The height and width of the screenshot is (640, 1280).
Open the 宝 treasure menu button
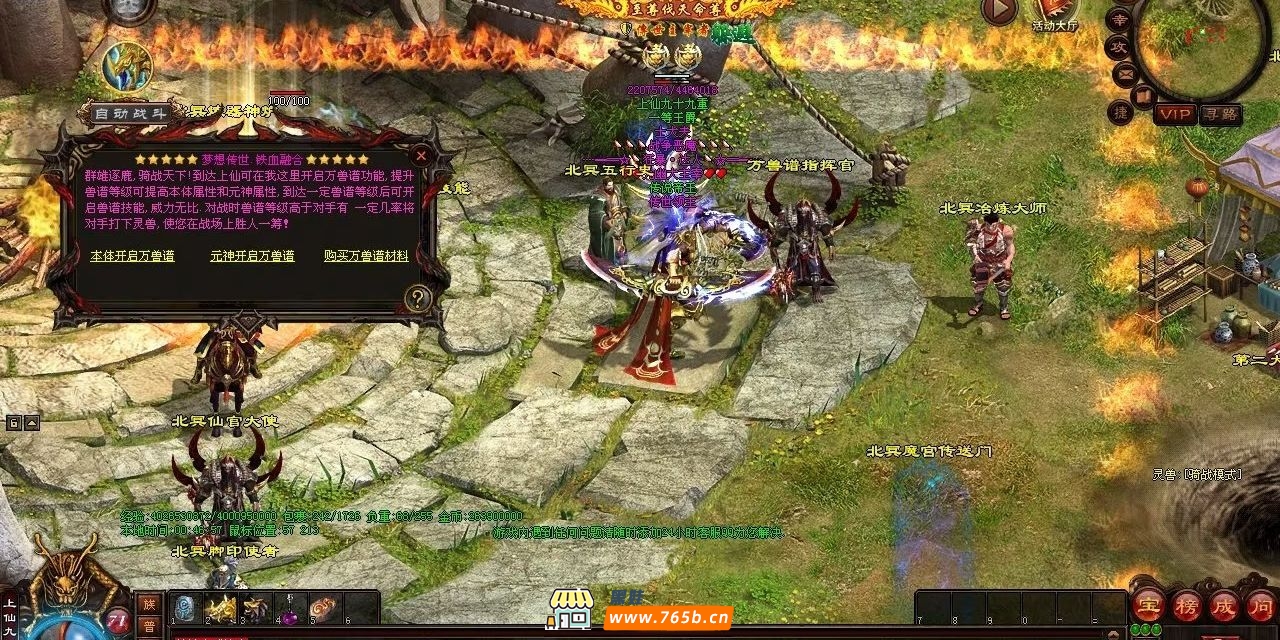(1146, 605)
